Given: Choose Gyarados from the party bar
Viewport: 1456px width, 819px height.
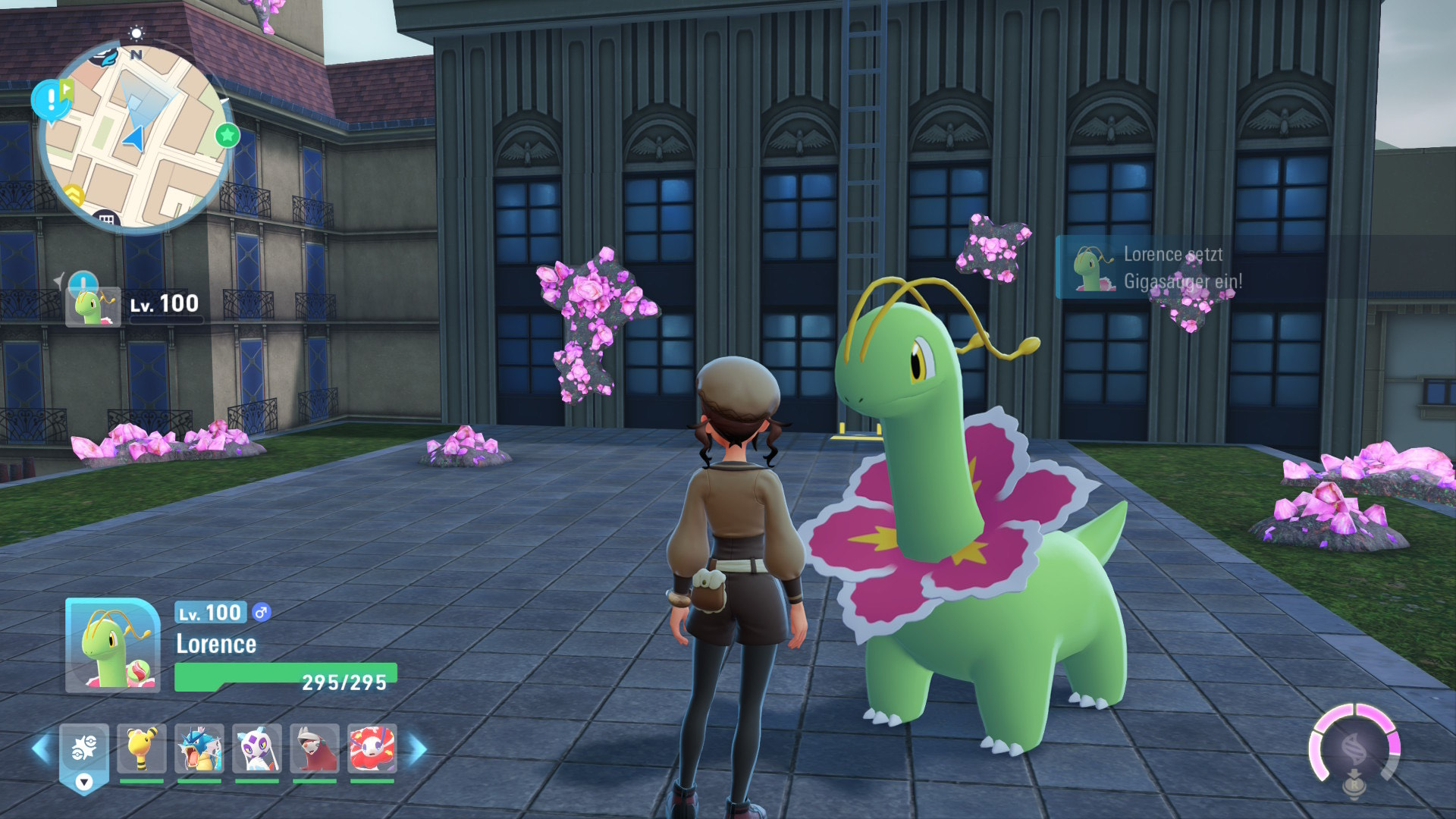Looking at the screenshot, I should pyautogui.click(x=199, y=748).
